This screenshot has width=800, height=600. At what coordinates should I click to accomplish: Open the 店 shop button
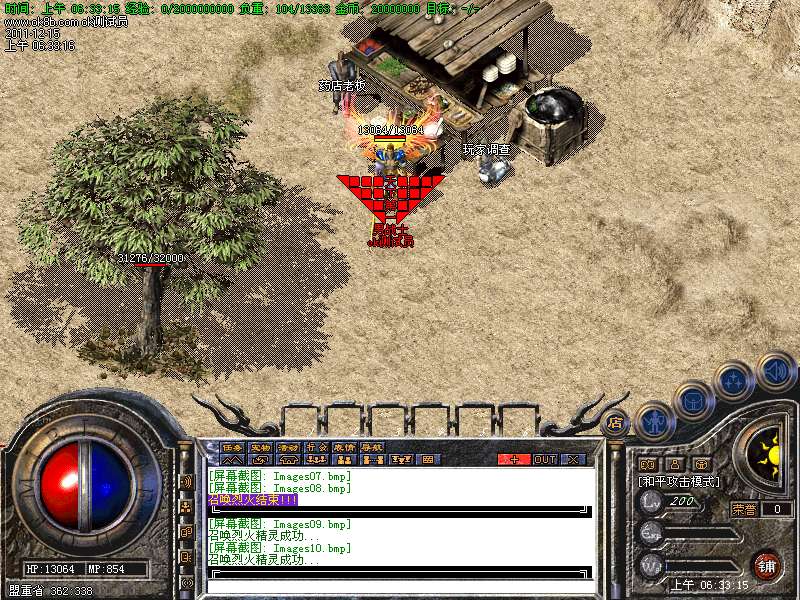point(615,422)
